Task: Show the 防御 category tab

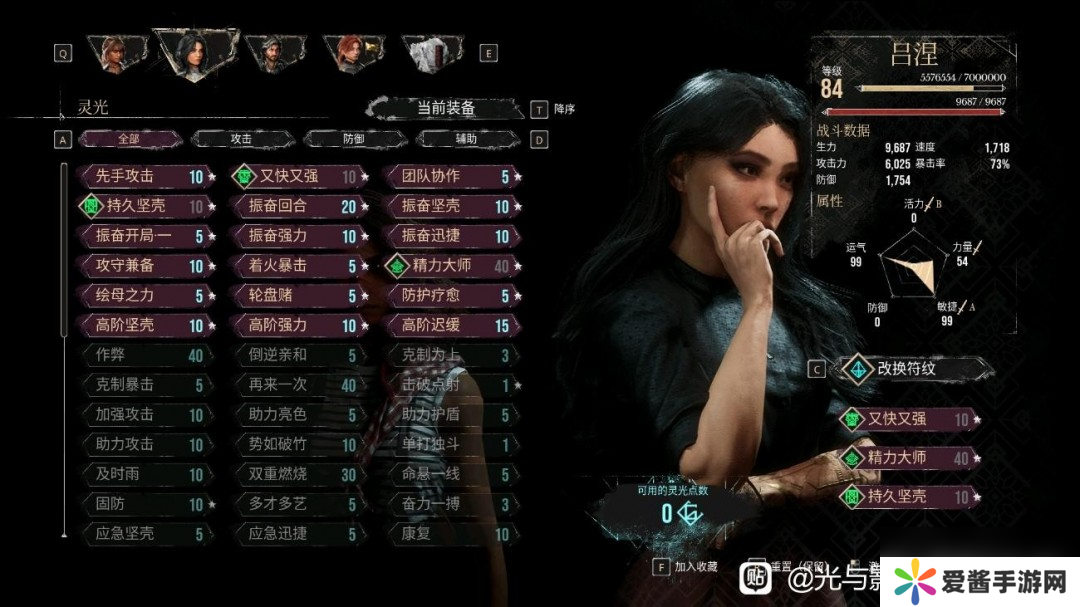Action: (x=353, y=140)
